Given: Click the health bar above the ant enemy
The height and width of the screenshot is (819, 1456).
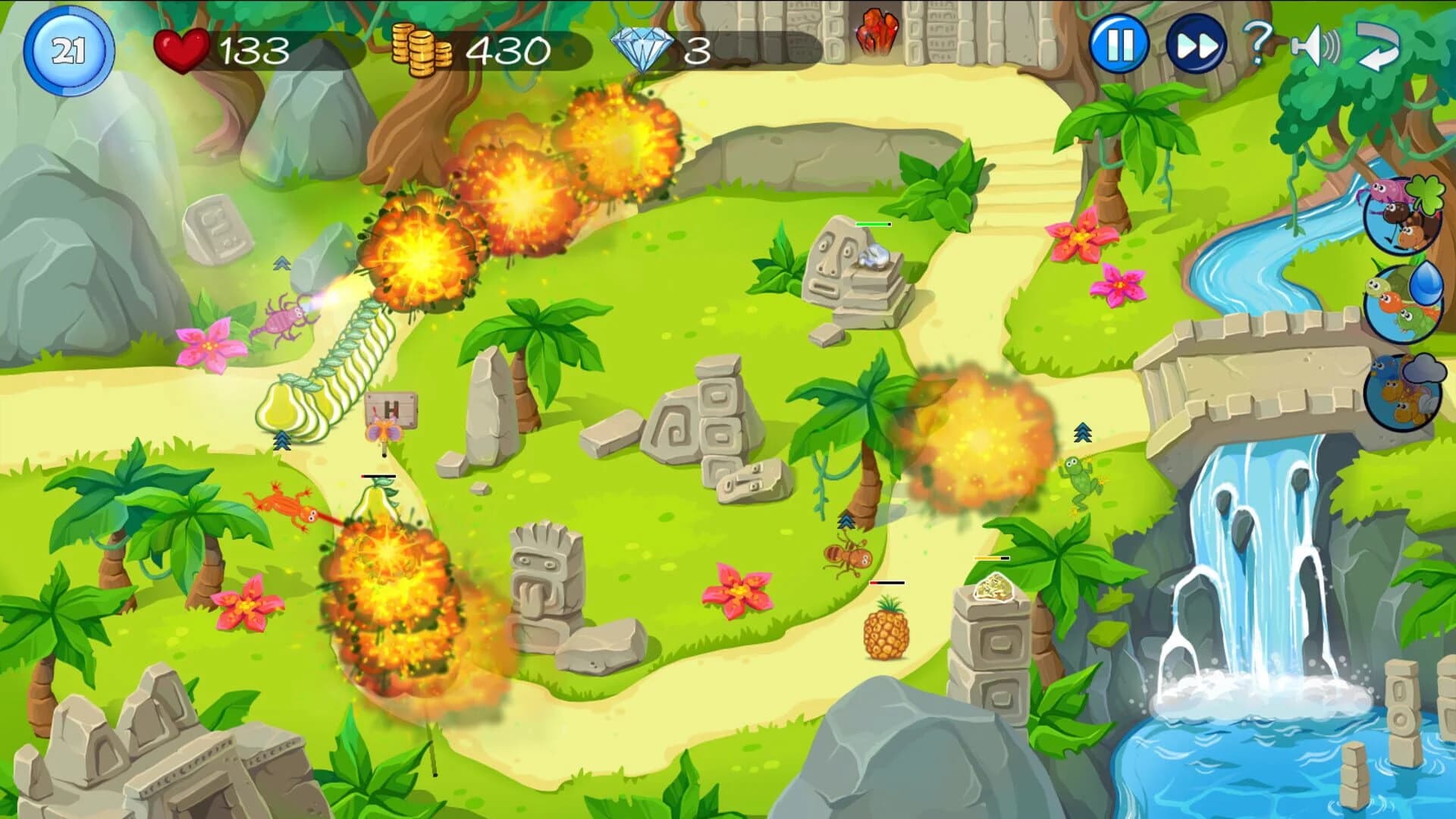Looking at the screenshot, I should pyautogui.click(x=886, y=581).
